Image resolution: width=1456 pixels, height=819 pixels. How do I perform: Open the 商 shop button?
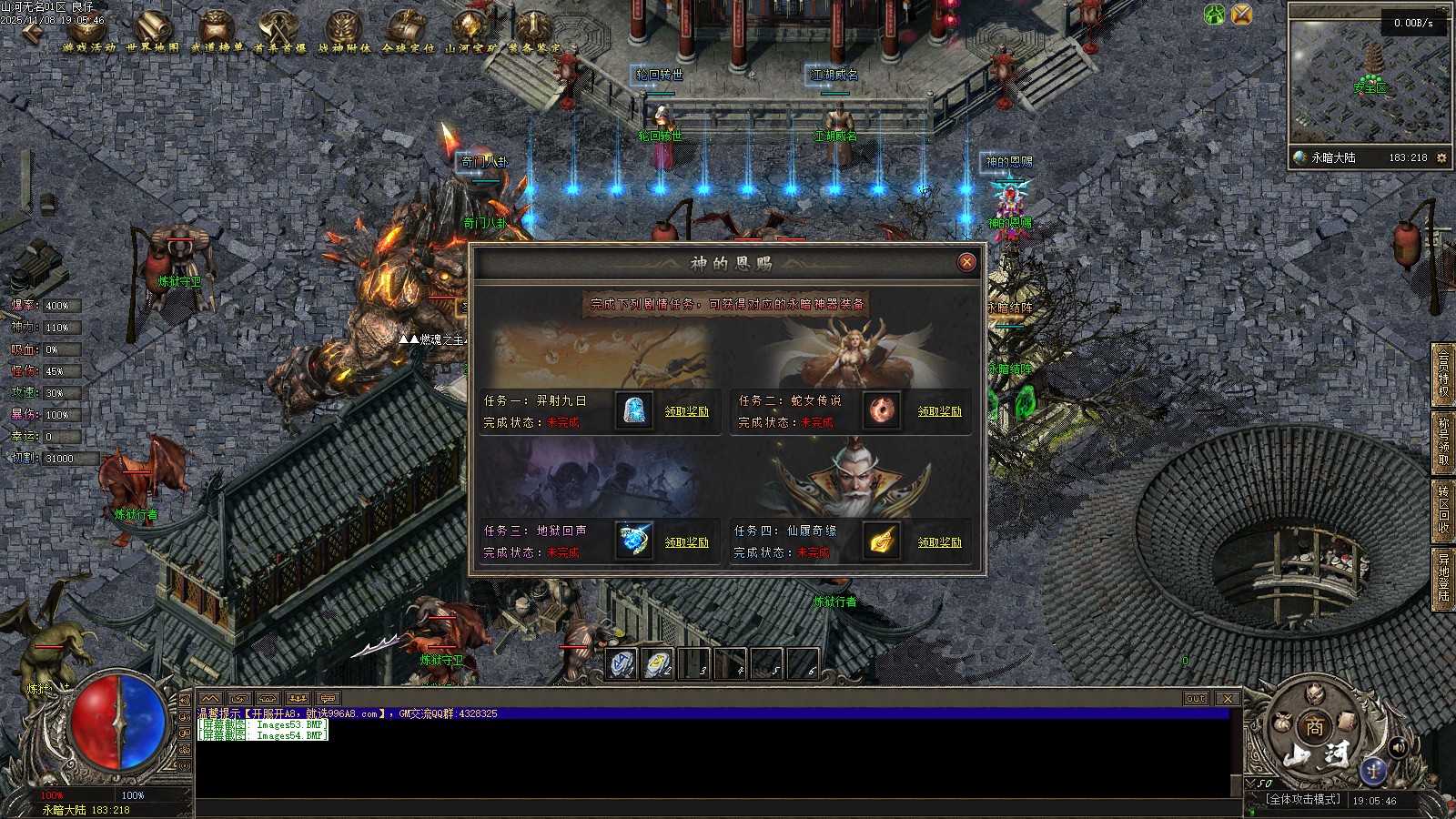[x=1315, y=727]
